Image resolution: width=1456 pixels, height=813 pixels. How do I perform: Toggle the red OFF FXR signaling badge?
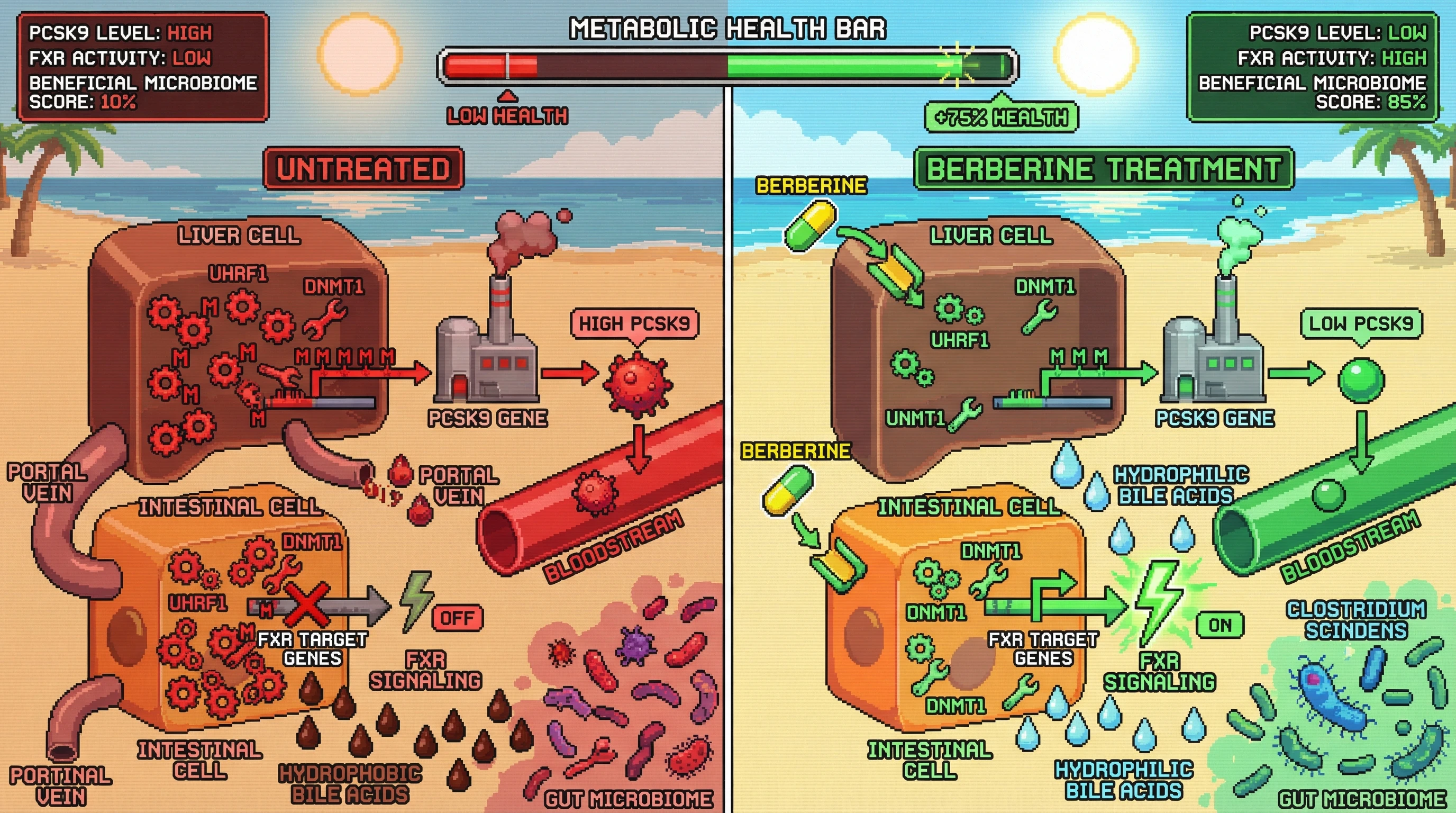coord(457,617)
